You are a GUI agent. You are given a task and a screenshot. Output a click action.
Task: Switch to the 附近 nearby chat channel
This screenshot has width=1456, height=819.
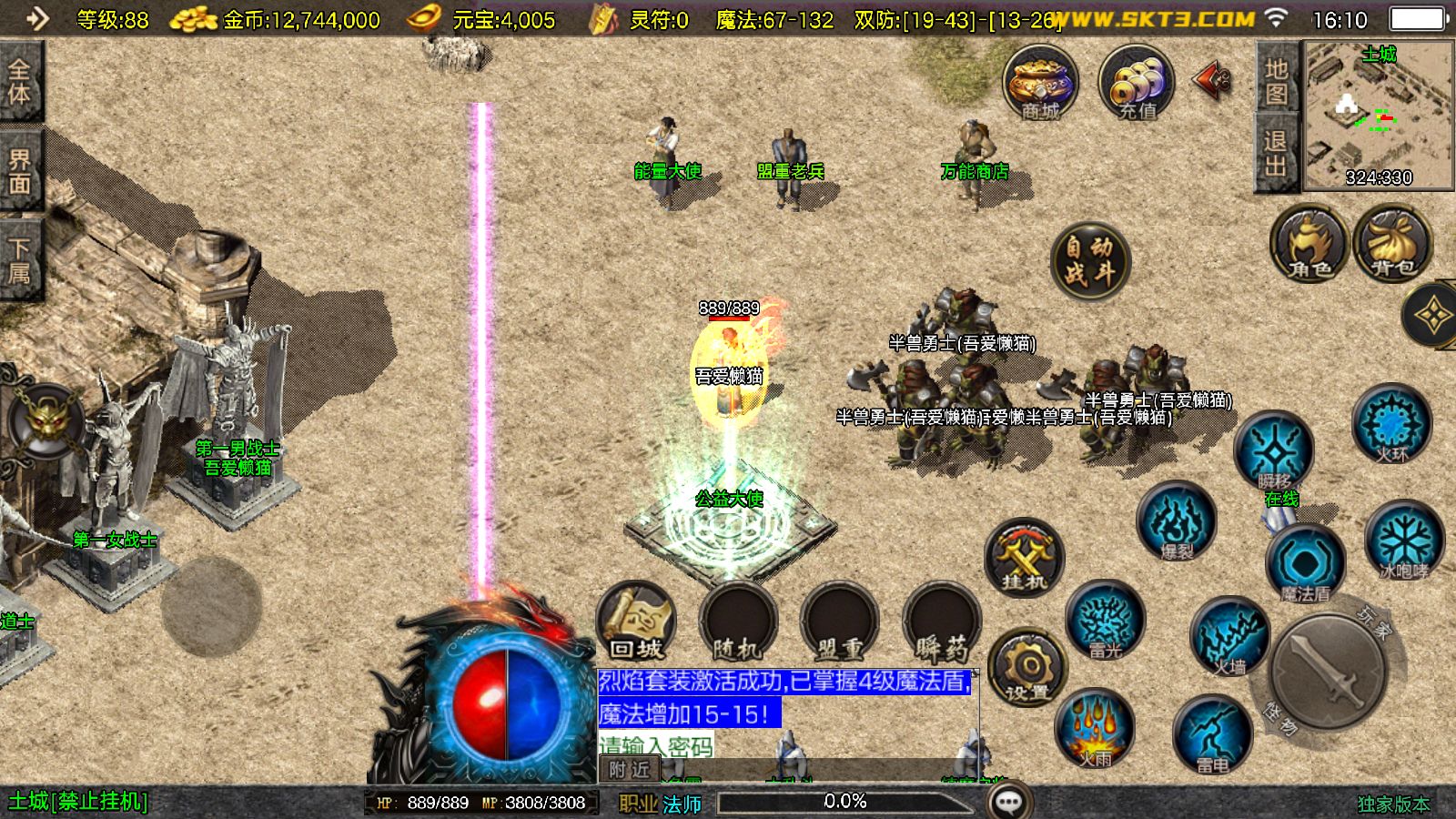tap(629, 770)
